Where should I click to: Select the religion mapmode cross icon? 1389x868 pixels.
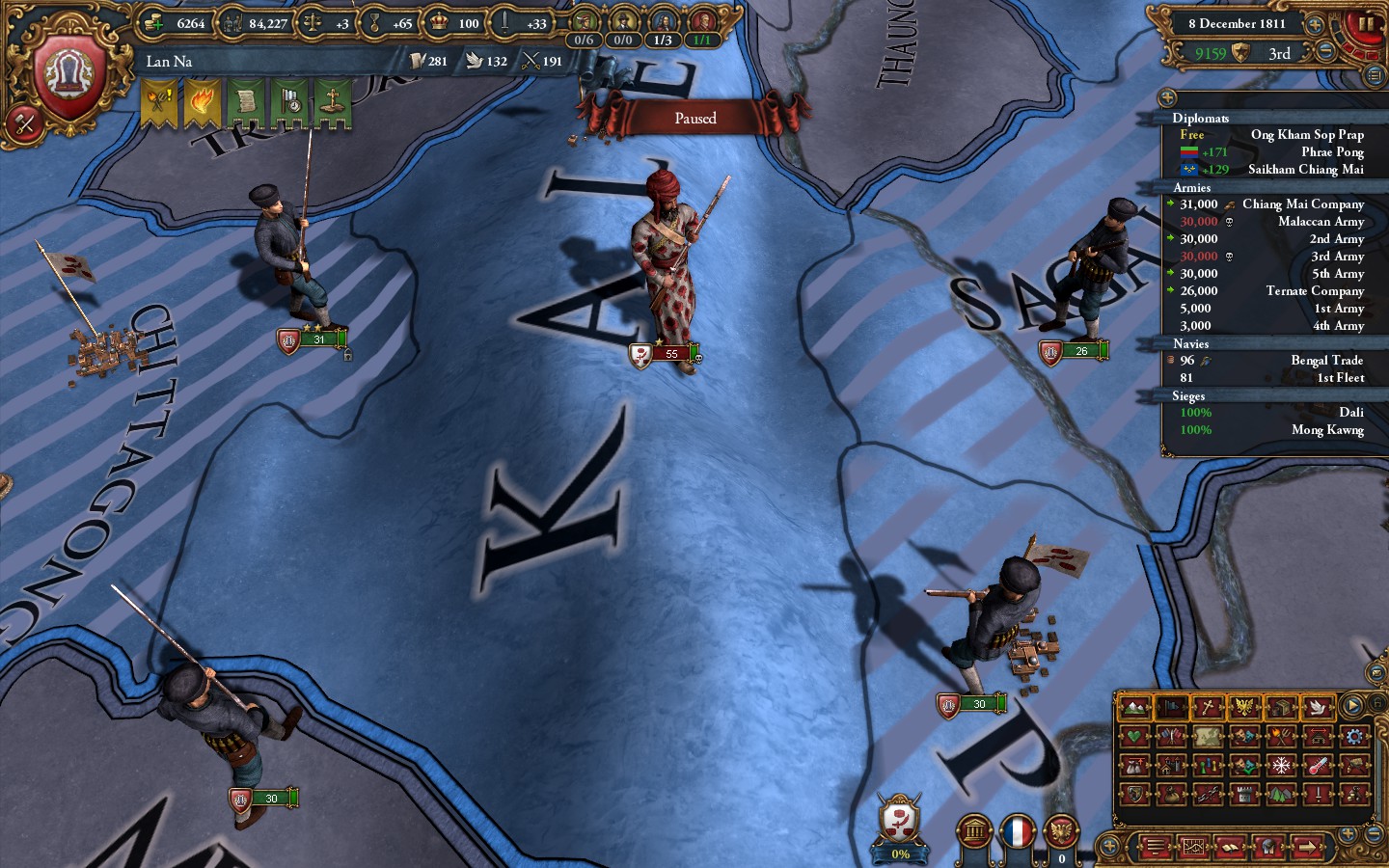[1208, 708]
